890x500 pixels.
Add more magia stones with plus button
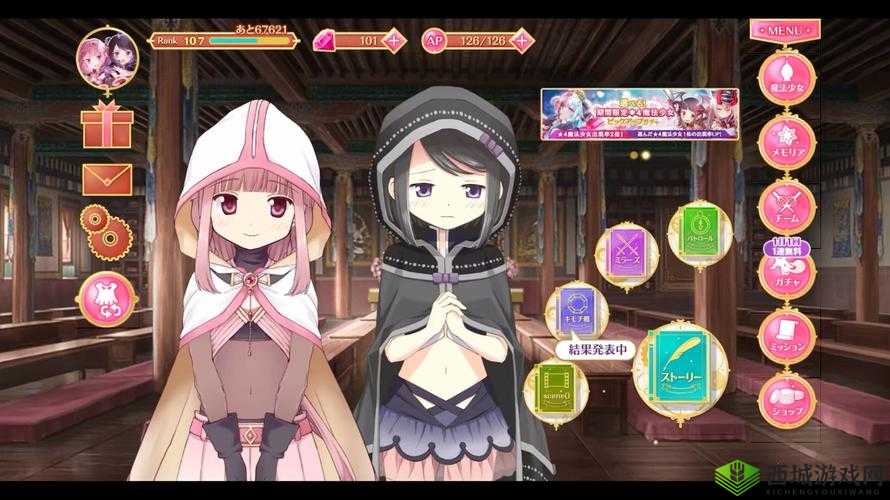396,41
